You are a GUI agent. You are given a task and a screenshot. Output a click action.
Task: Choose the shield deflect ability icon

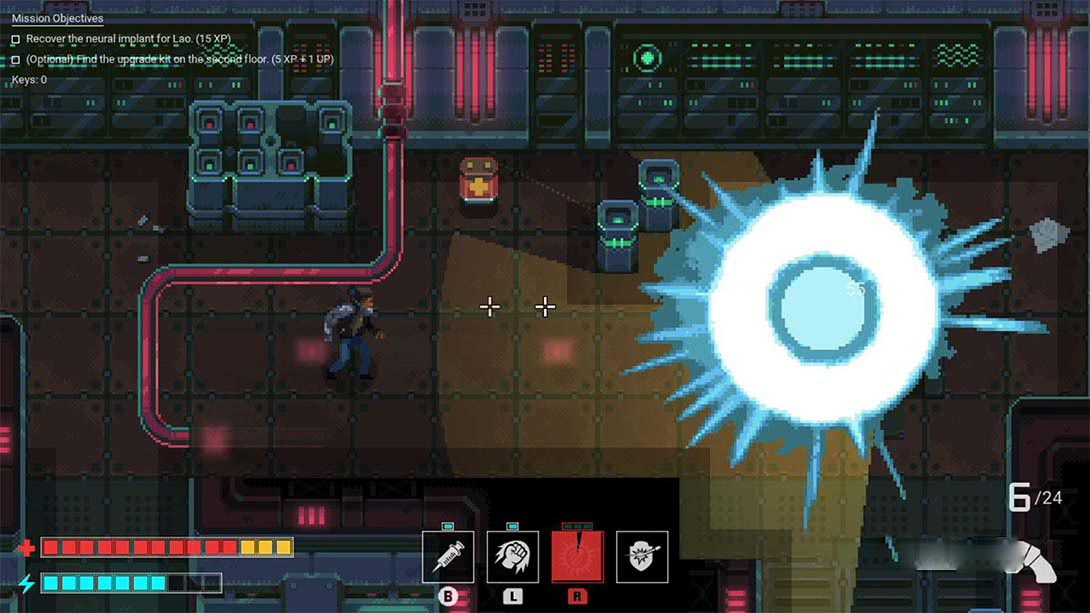(x=642, y=557)
